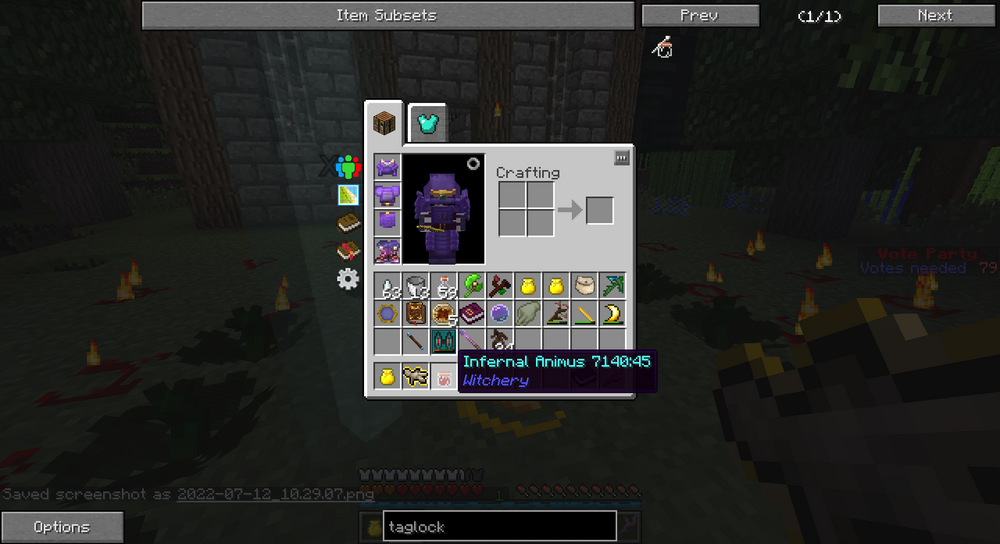Go to the Prev item page
Image resolution: width=1000 pixels, height=544 pixels.
[x=698, y=15]
